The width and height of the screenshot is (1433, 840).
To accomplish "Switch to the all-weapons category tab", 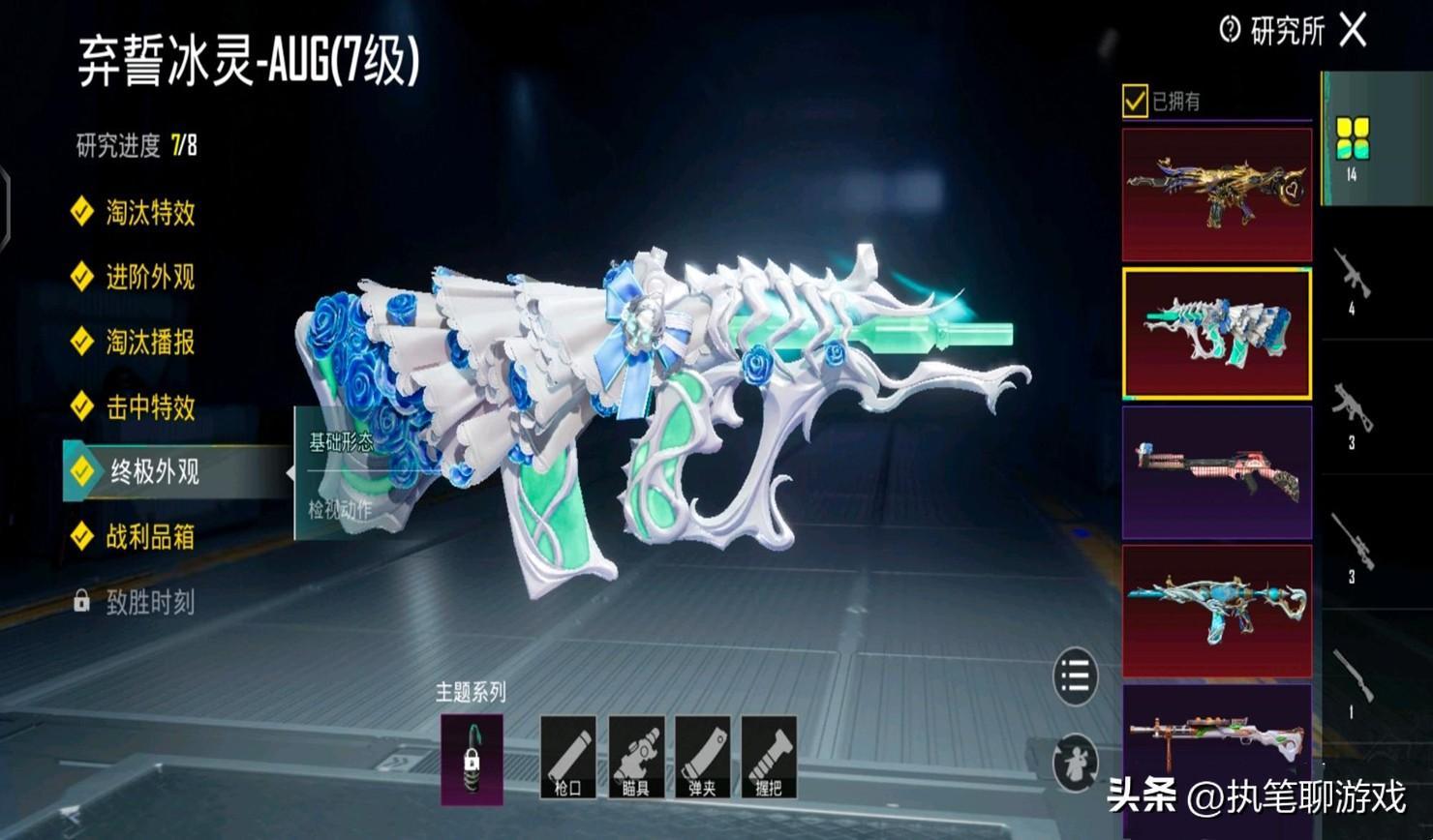I will [1352, 140].
